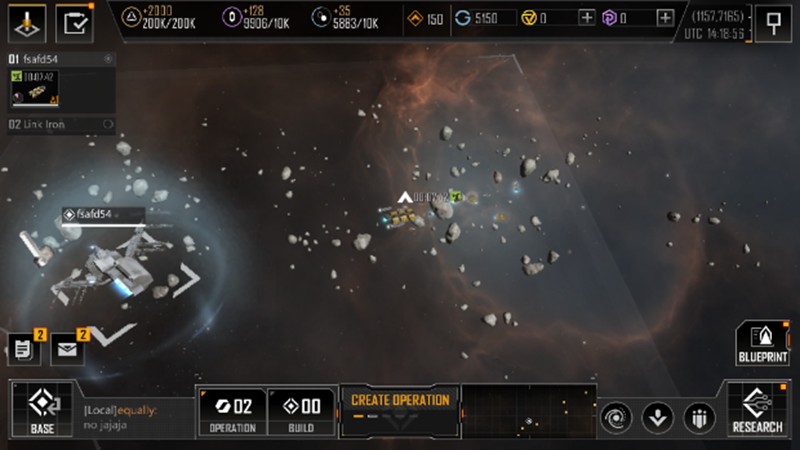Open the Blueprint menu
800x450 pixels.
761,343
